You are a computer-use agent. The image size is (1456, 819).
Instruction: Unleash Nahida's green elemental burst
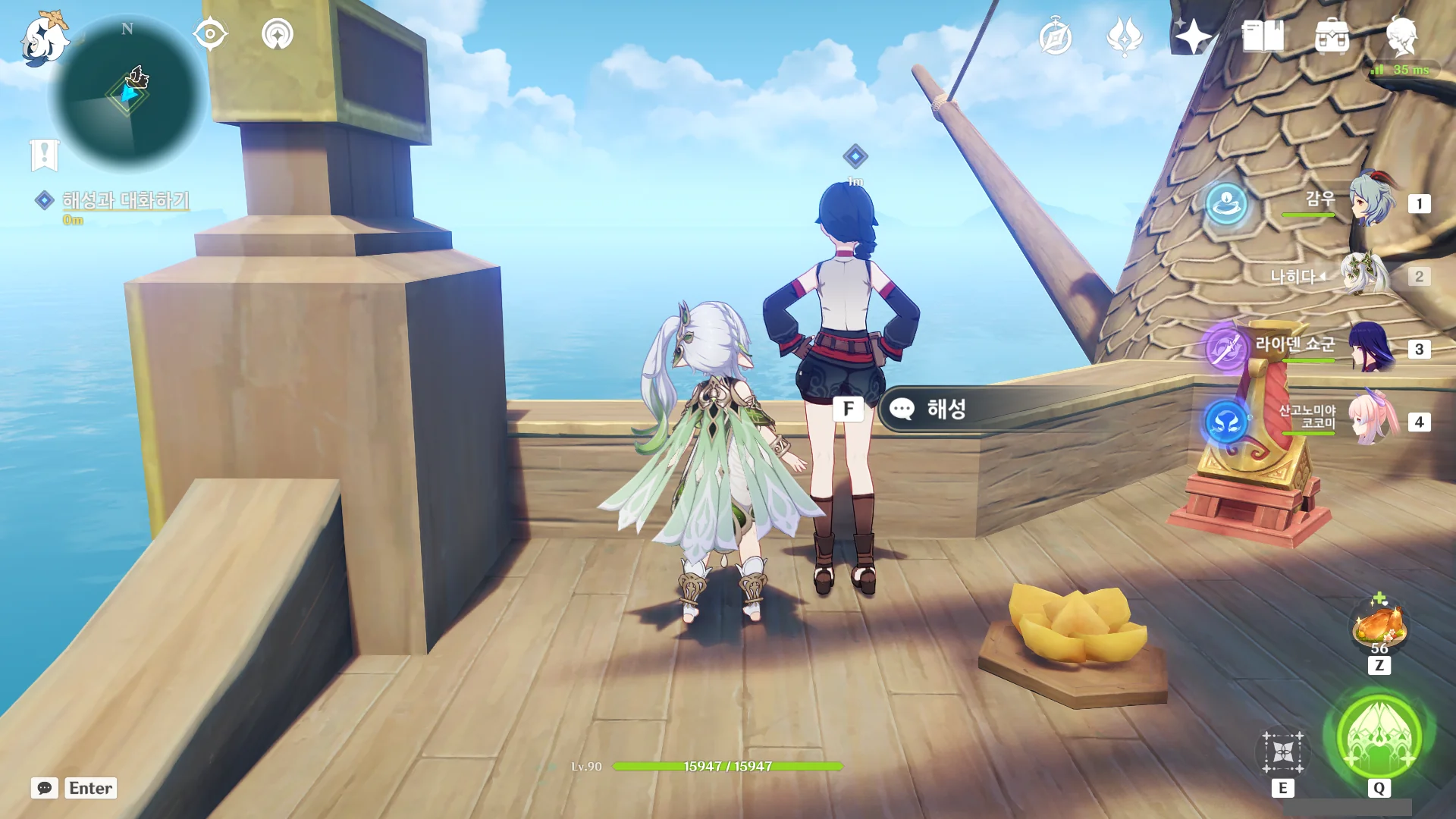pyautogui.click(x=1379, y=737)
